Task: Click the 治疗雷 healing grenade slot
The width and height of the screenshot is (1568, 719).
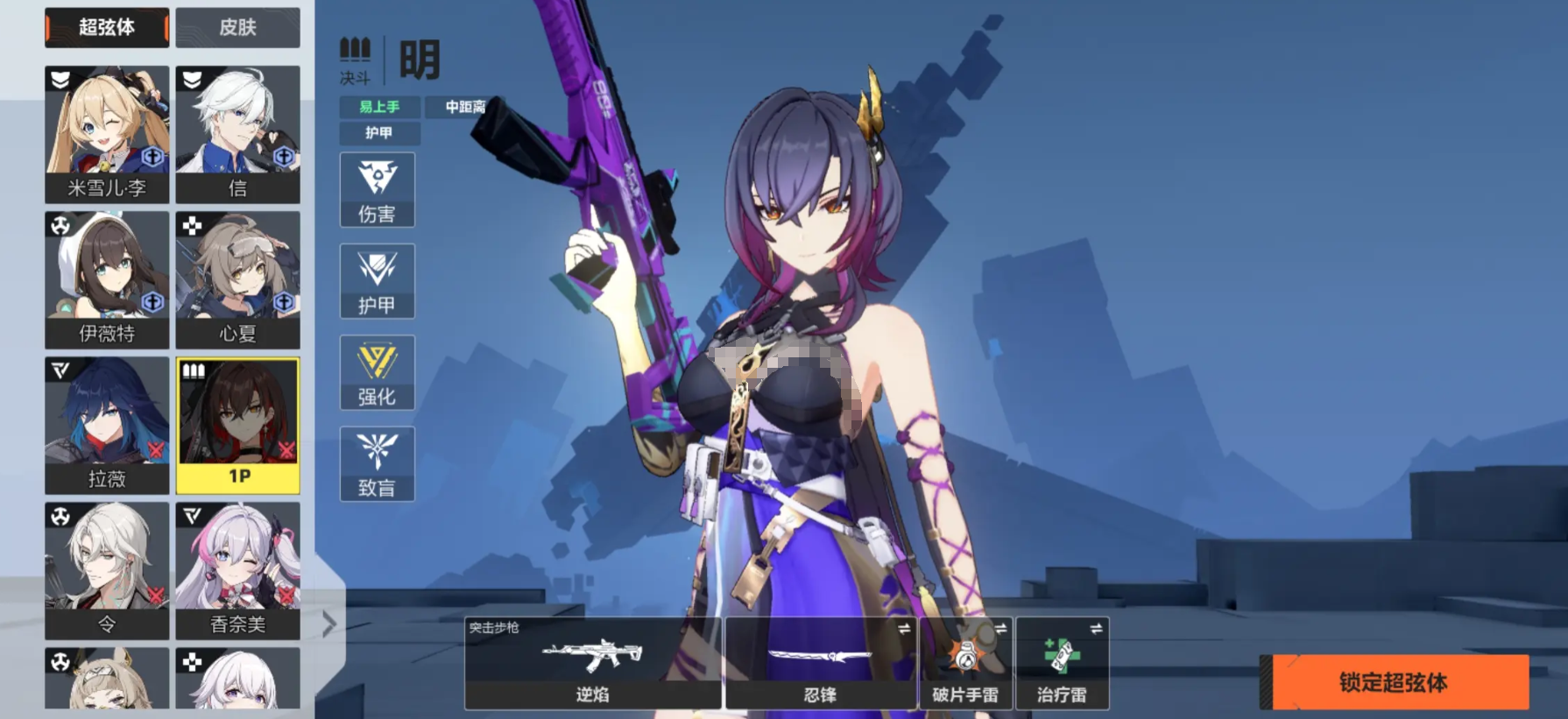Action: pos(1062,663)
